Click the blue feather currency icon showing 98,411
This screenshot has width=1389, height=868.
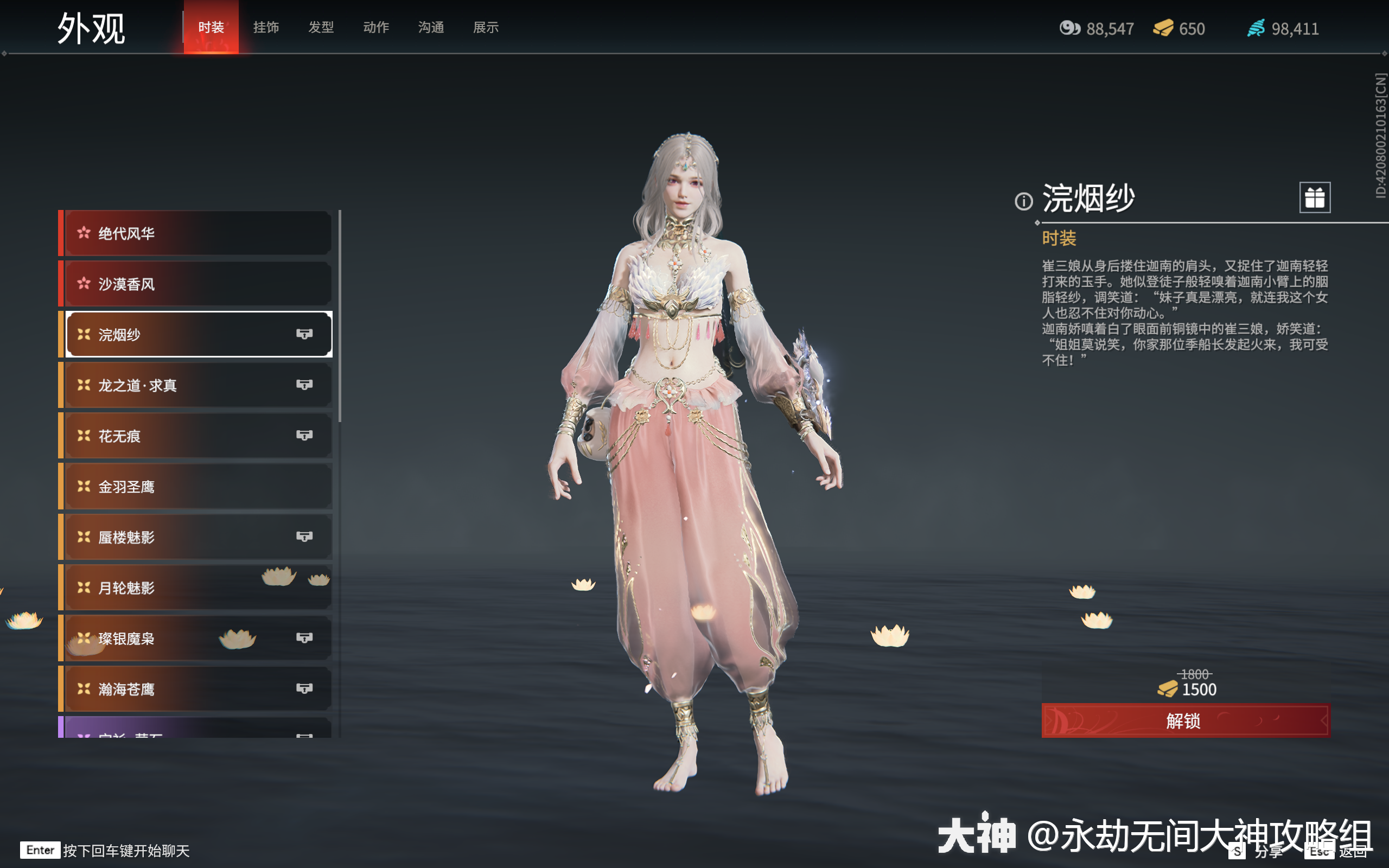coord(1257,28)
